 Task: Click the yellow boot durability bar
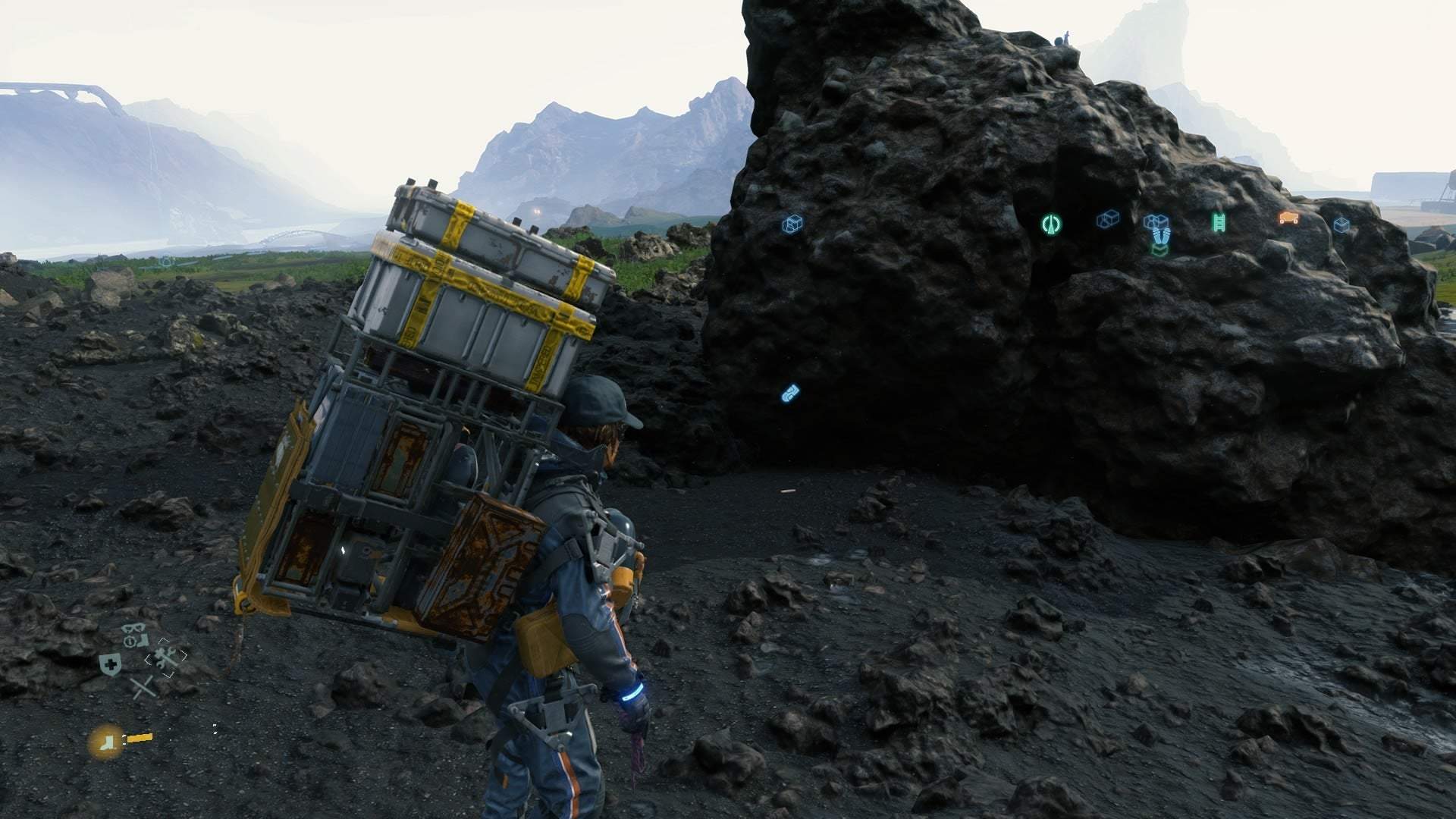(x=140, y=738)
